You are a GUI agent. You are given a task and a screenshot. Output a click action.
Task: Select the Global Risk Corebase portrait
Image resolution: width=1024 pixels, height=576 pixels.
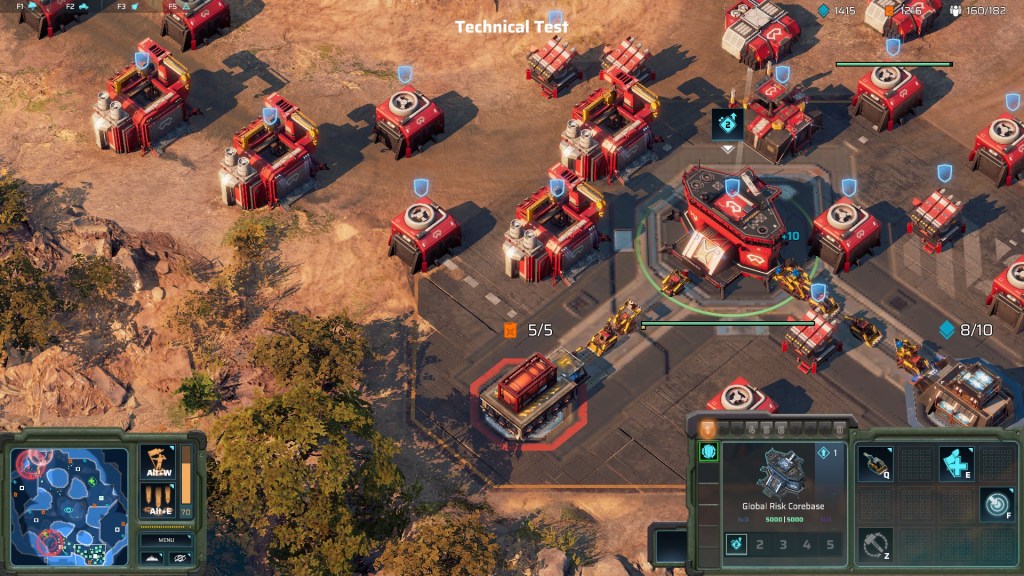(782, 474)
